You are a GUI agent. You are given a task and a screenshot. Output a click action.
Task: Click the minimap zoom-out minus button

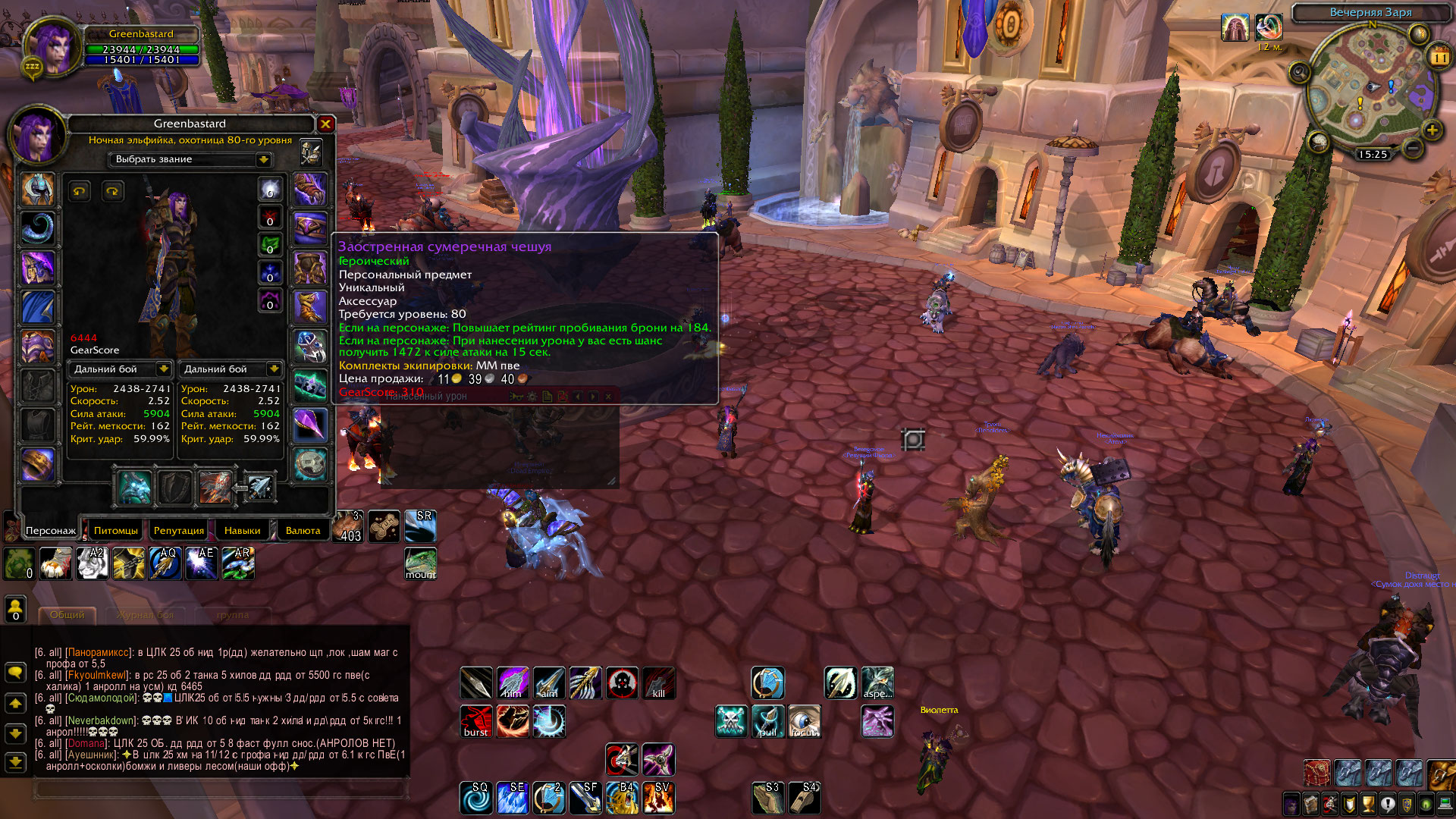point(1412,149)
